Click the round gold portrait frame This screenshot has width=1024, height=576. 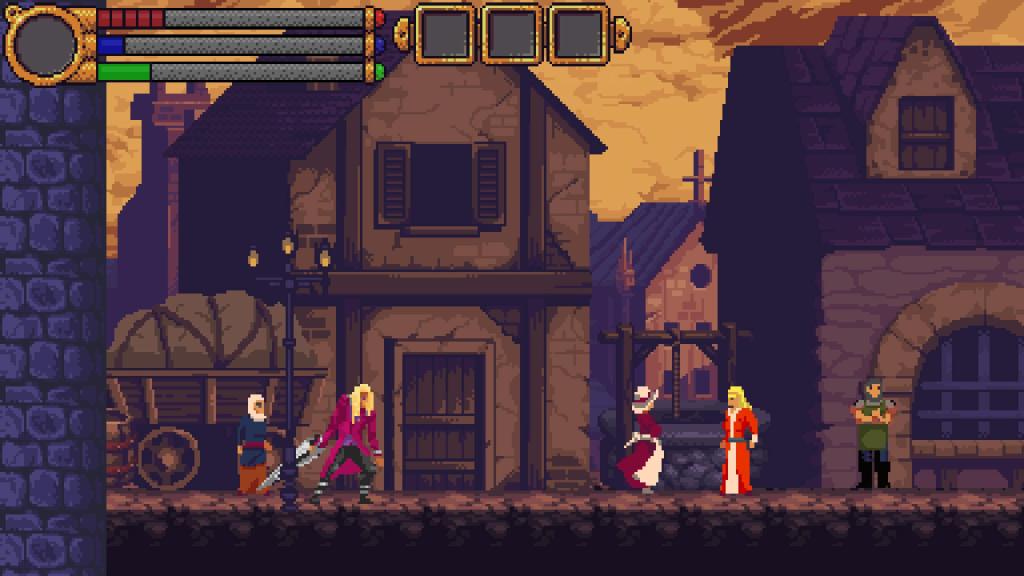tap(47, 43)
